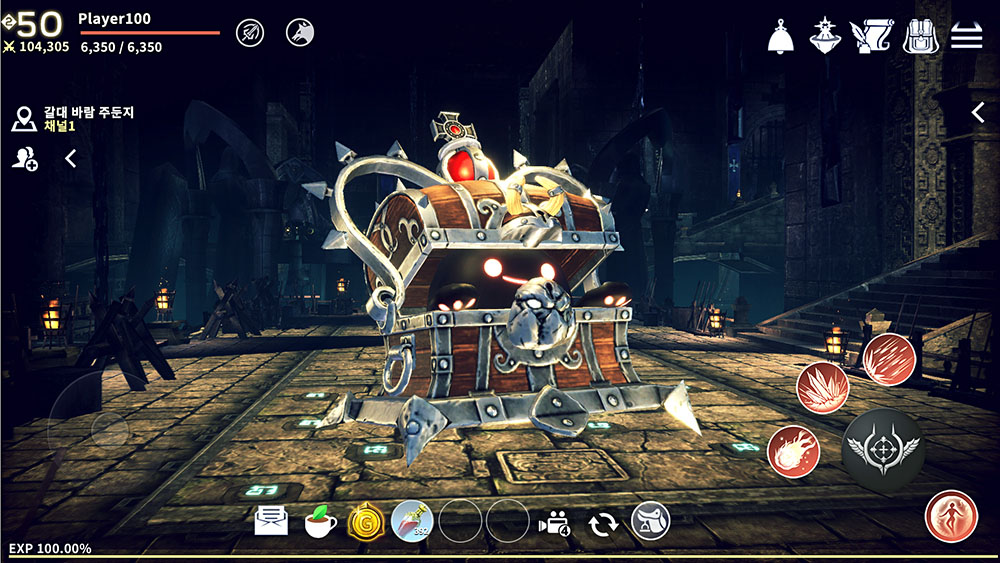The height and width of the screenshot is (563, 1000).
Task: Tap the wolf head icon
Action: pos(299,33)
